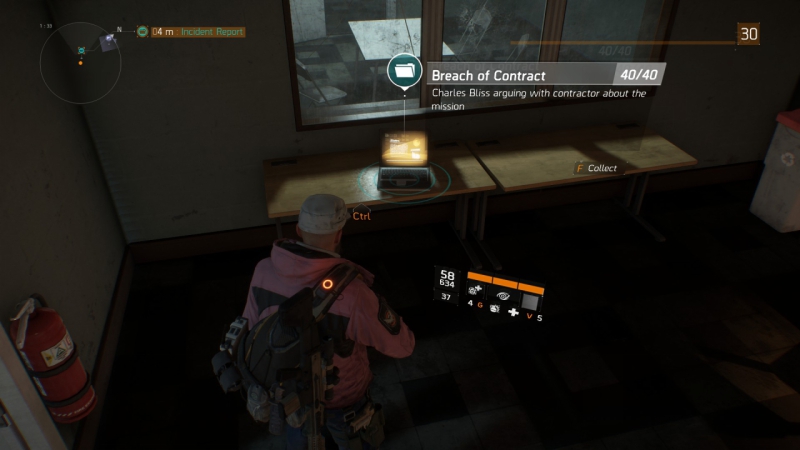Collect the glowing intel laptop hologram

[405, 153]
